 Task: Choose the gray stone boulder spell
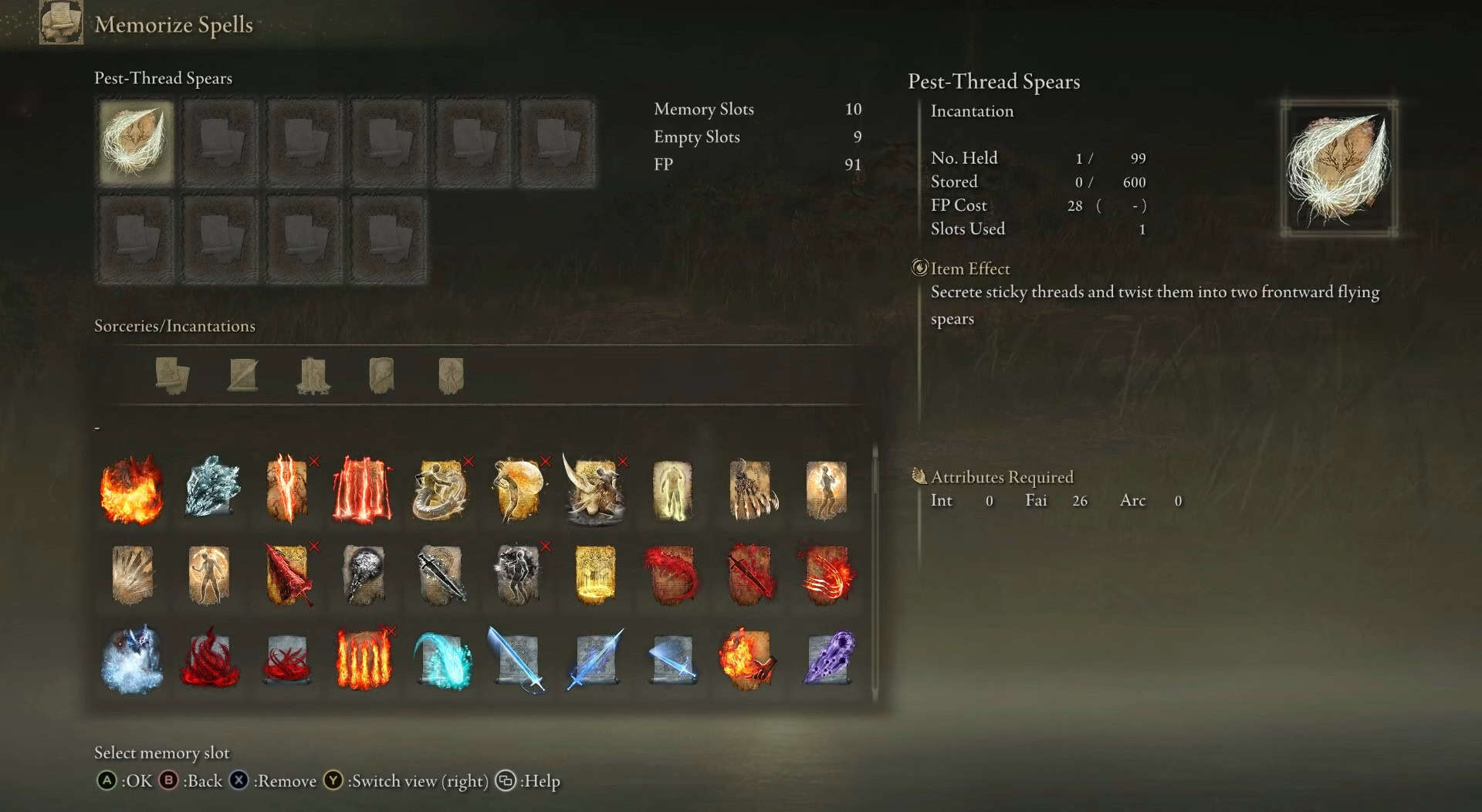click(364, 575)
